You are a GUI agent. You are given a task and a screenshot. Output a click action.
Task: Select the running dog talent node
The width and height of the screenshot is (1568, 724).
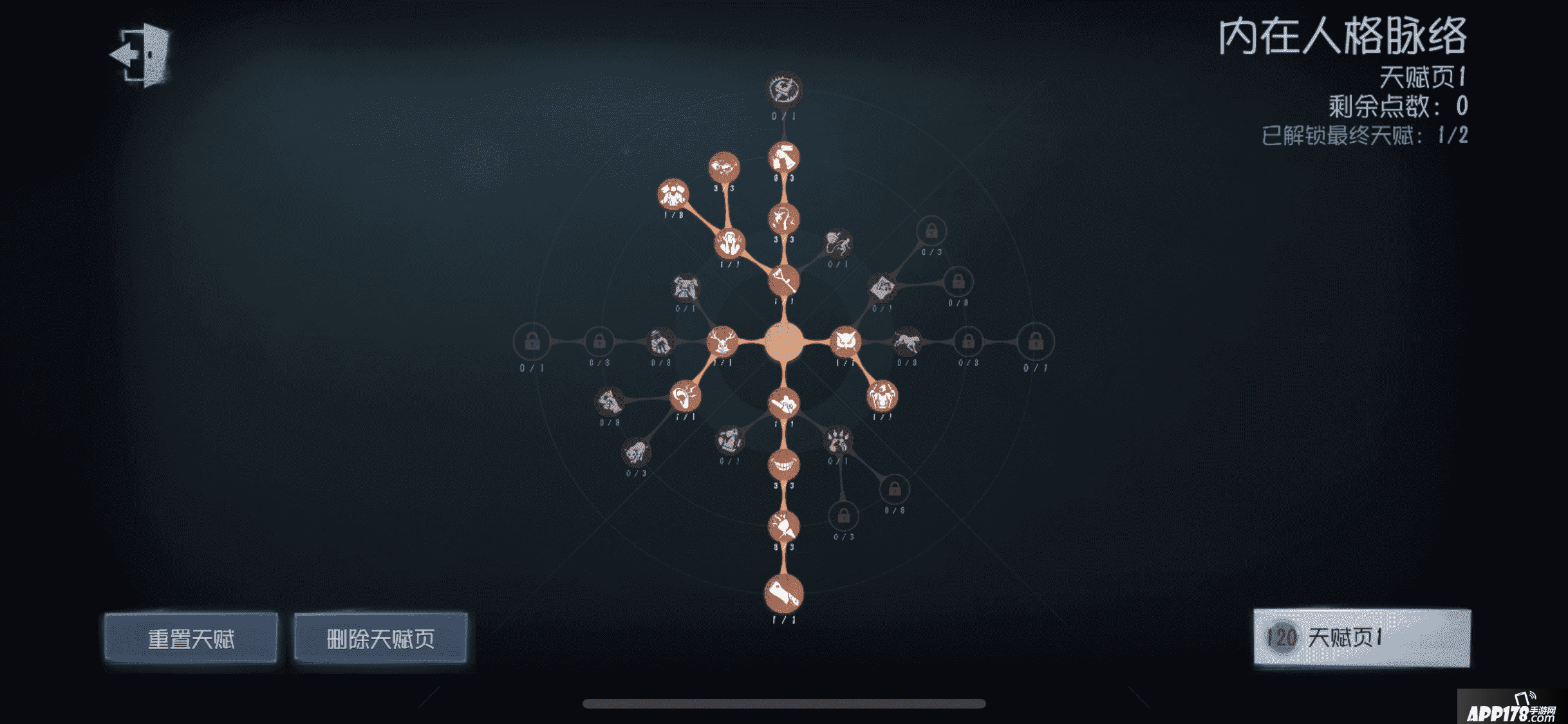coord(908,342)
